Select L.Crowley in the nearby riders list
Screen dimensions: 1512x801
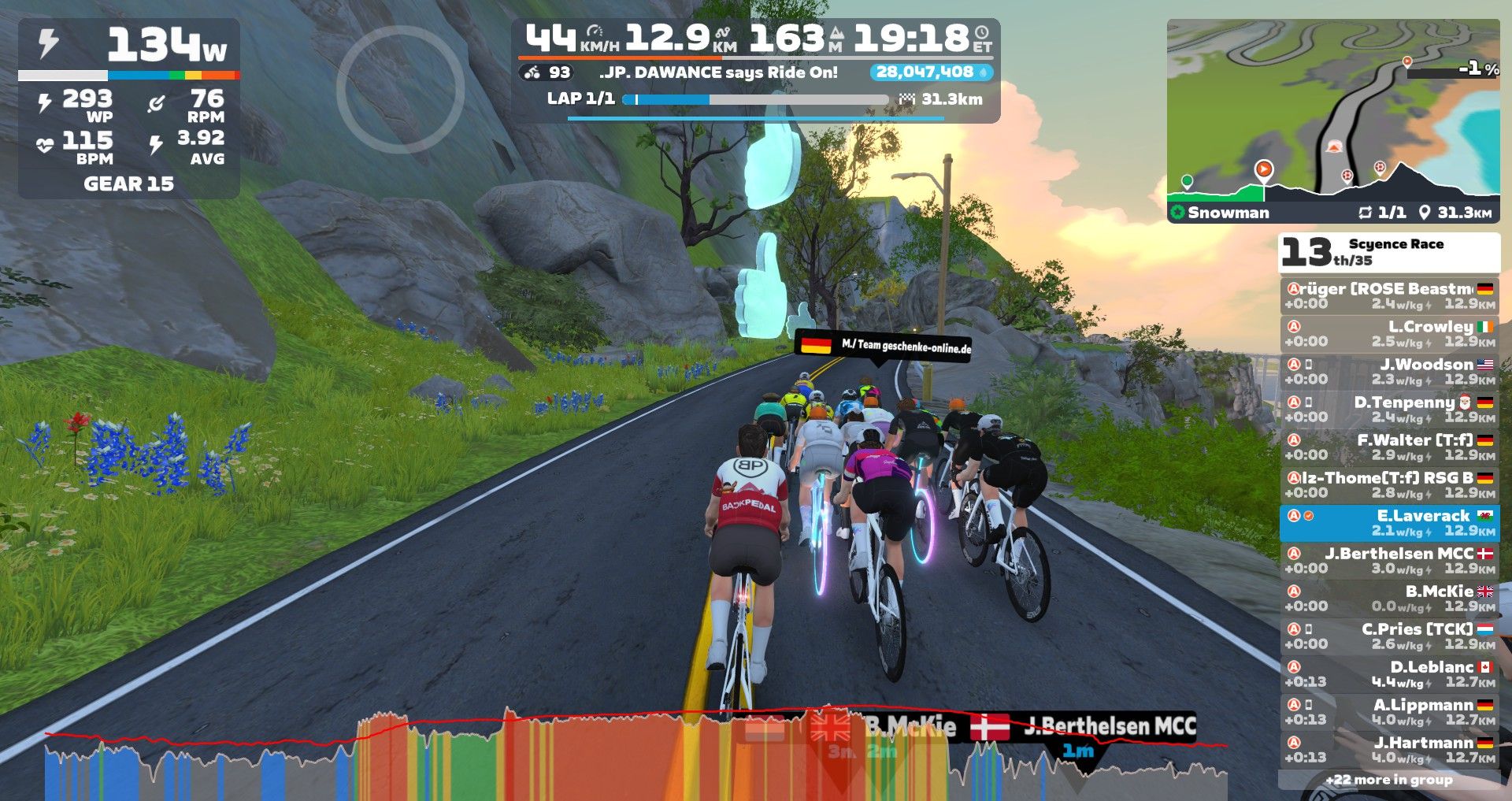(1389, 333)
